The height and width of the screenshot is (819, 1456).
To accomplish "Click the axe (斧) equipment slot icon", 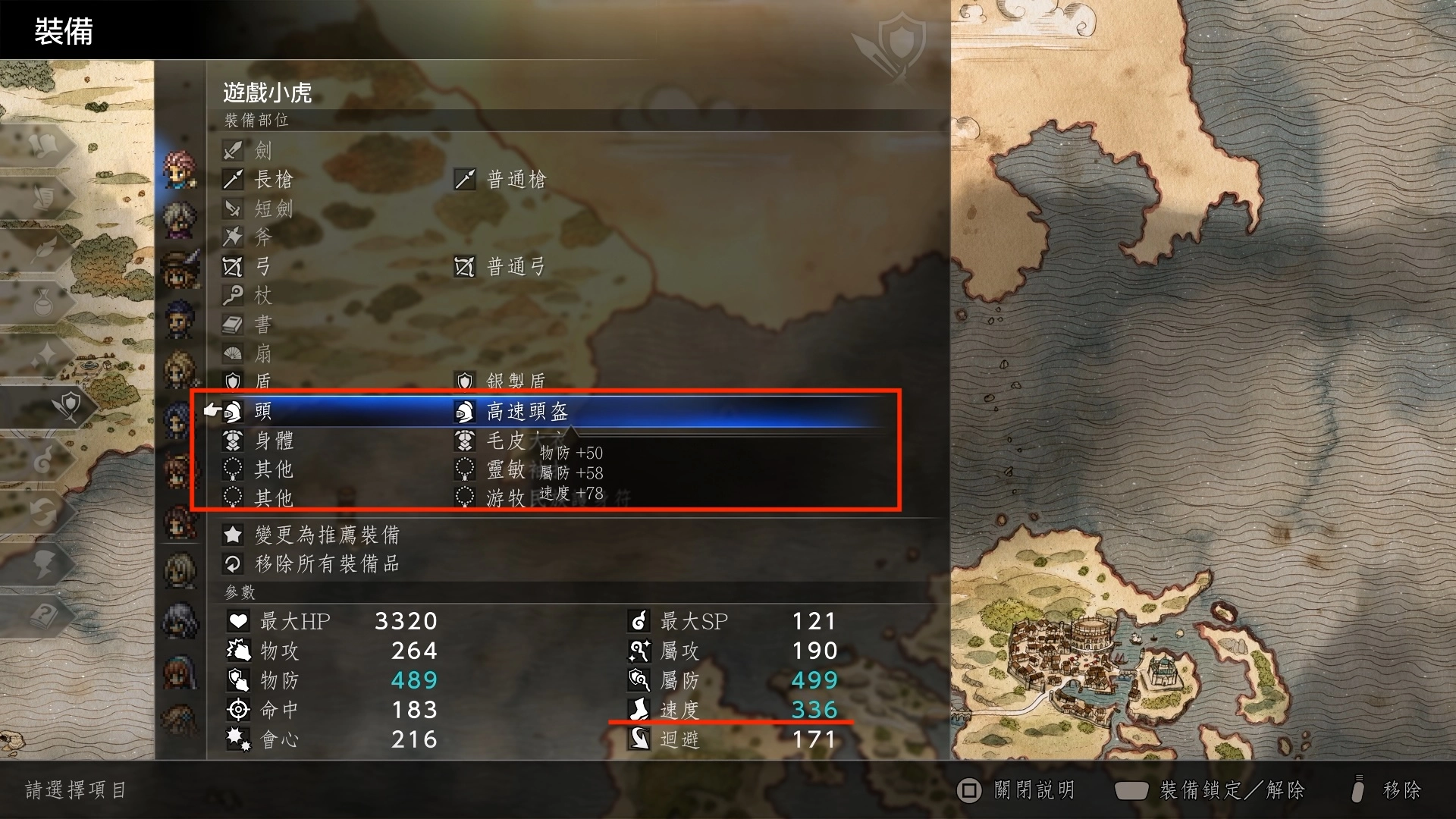I will click(232, 237).
